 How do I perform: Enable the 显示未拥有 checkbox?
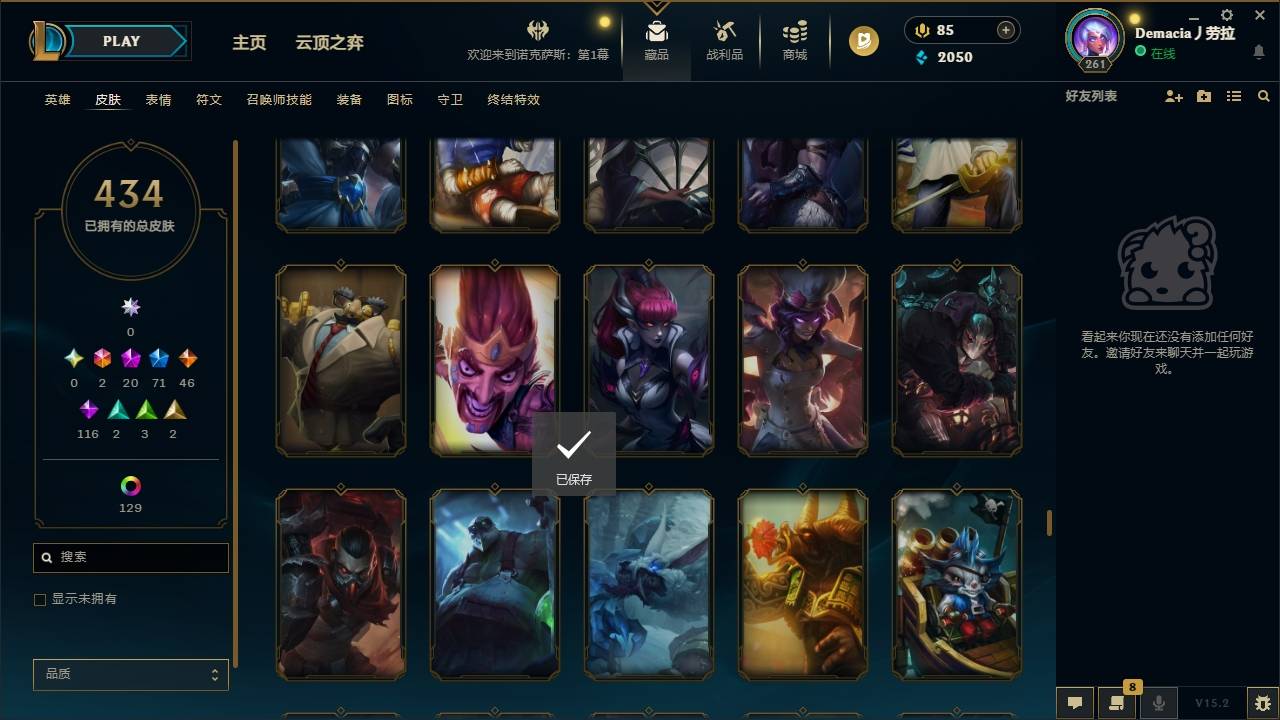pos(40,599)
